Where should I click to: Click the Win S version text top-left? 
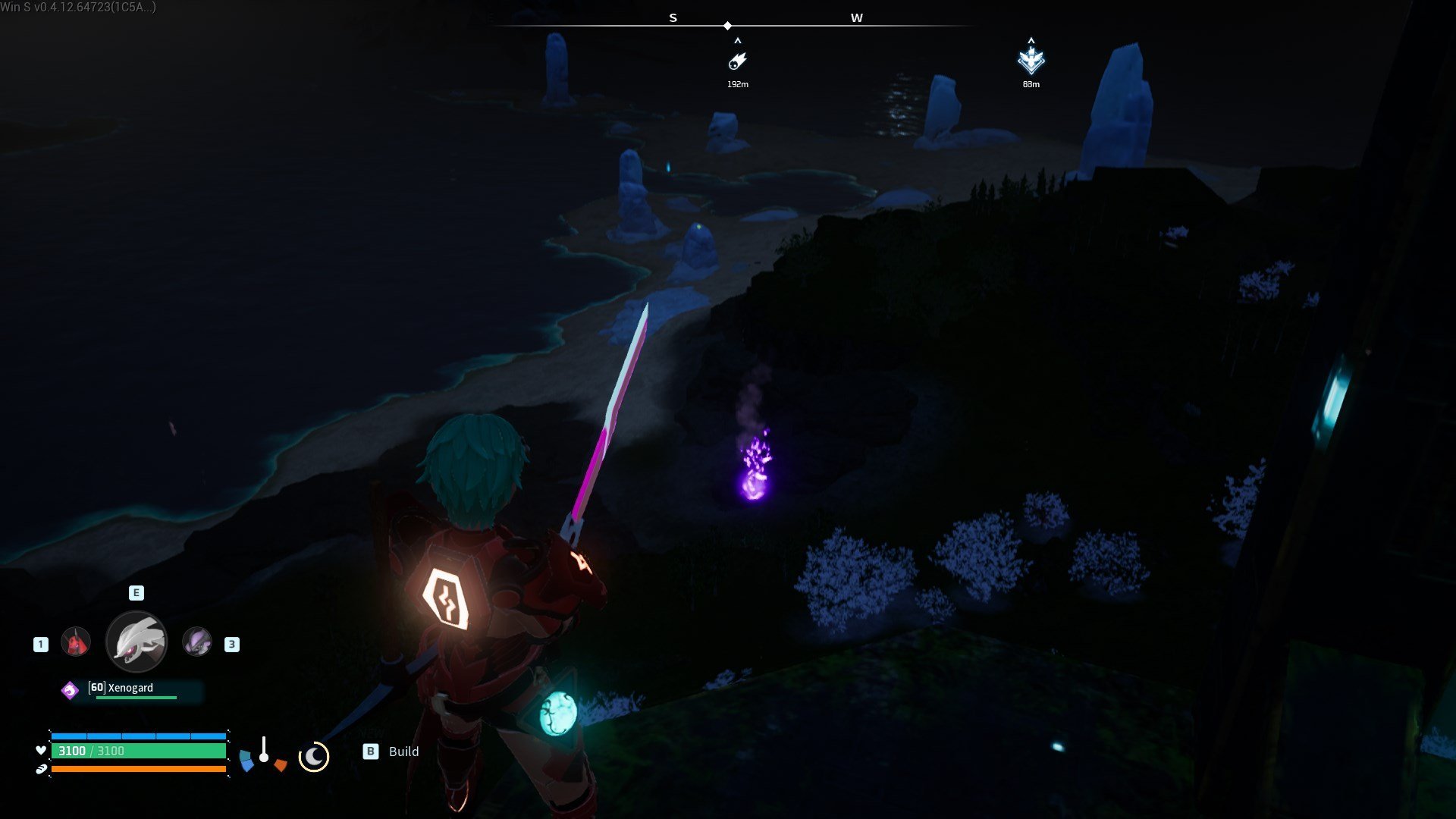click(76, 6)
